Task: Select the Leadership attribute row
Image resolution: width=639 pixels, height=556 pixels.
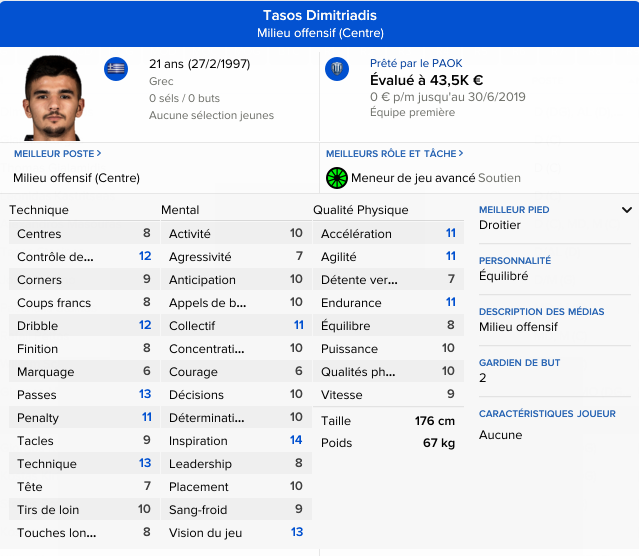Action: pyautogui.click(x=236, y=464)
